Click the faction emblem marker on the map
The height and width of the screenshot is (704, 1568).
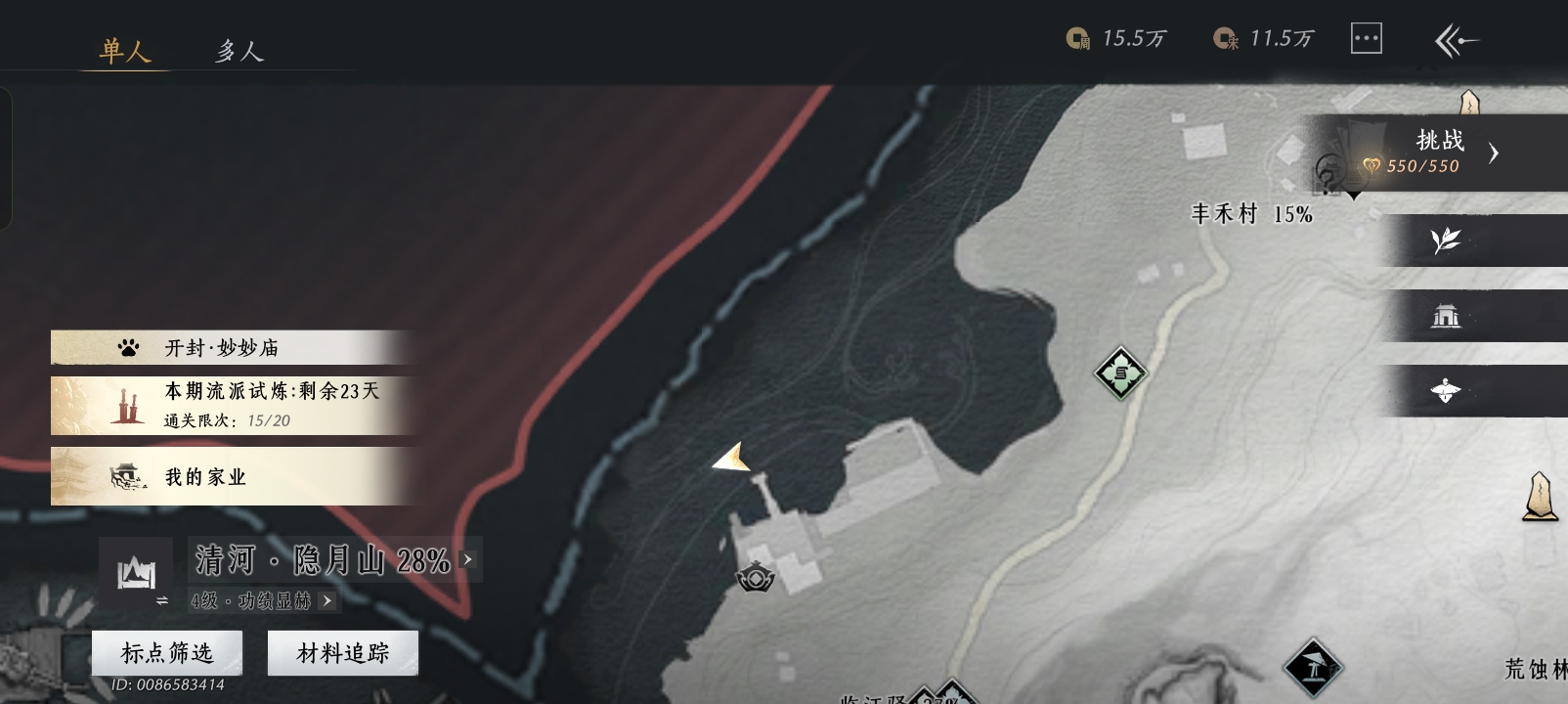pyautogui.click(x=755, y=576)
